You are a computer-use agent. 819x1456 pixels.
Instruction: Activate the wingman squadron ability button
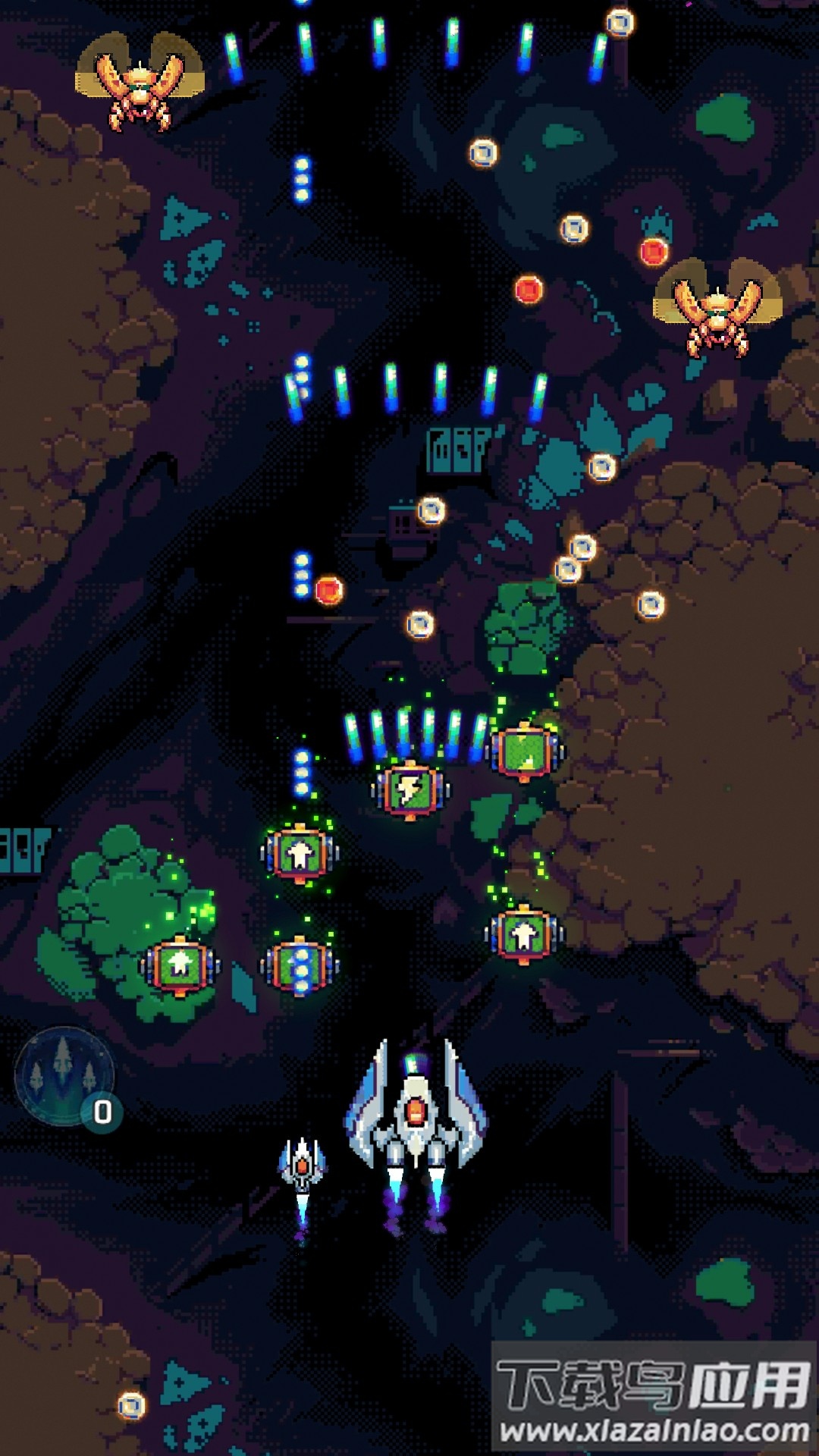pyautogui.click(x=64, y=1075)
